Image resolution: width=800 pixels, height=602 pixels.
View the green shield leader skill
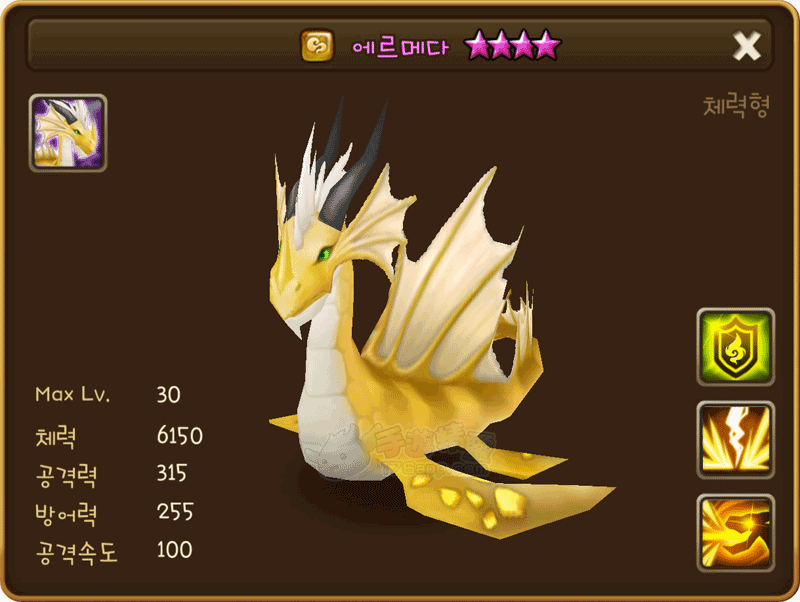pos(735,347)
